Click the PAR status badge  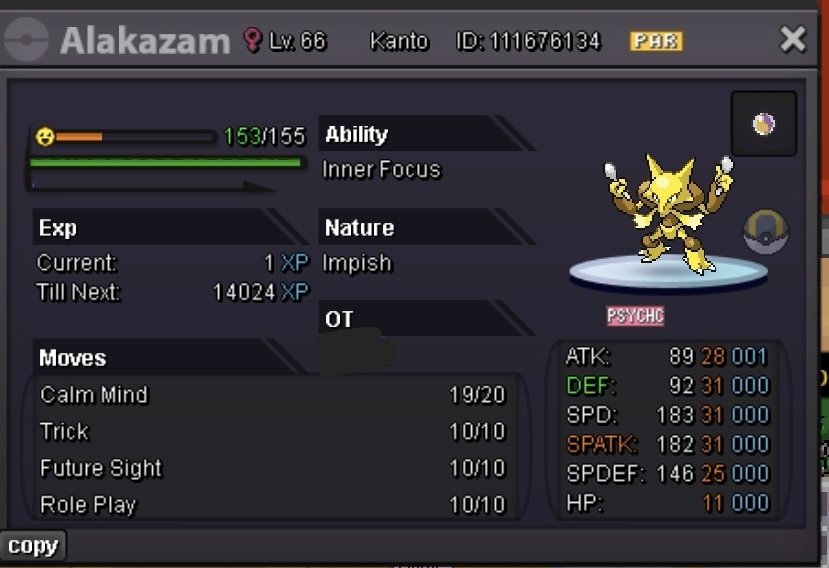coord(656,41)
